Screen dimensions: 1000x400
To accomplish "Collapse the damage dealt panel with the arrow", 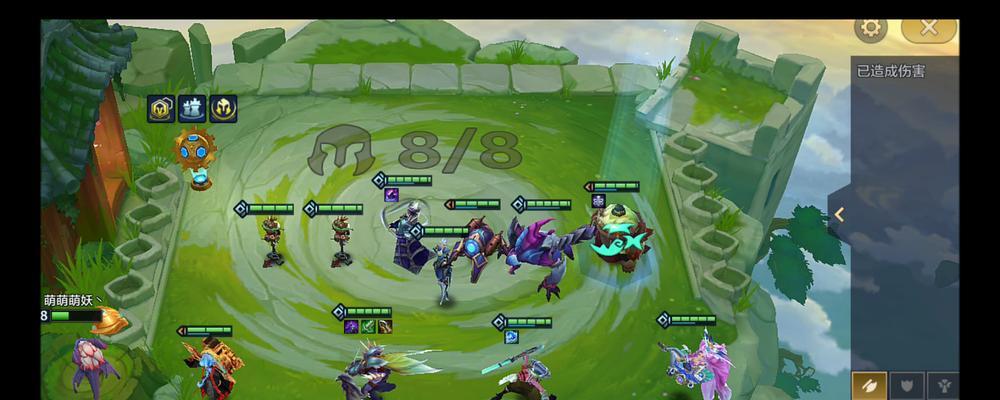I will pyautogui.click(x=840, y=214).
